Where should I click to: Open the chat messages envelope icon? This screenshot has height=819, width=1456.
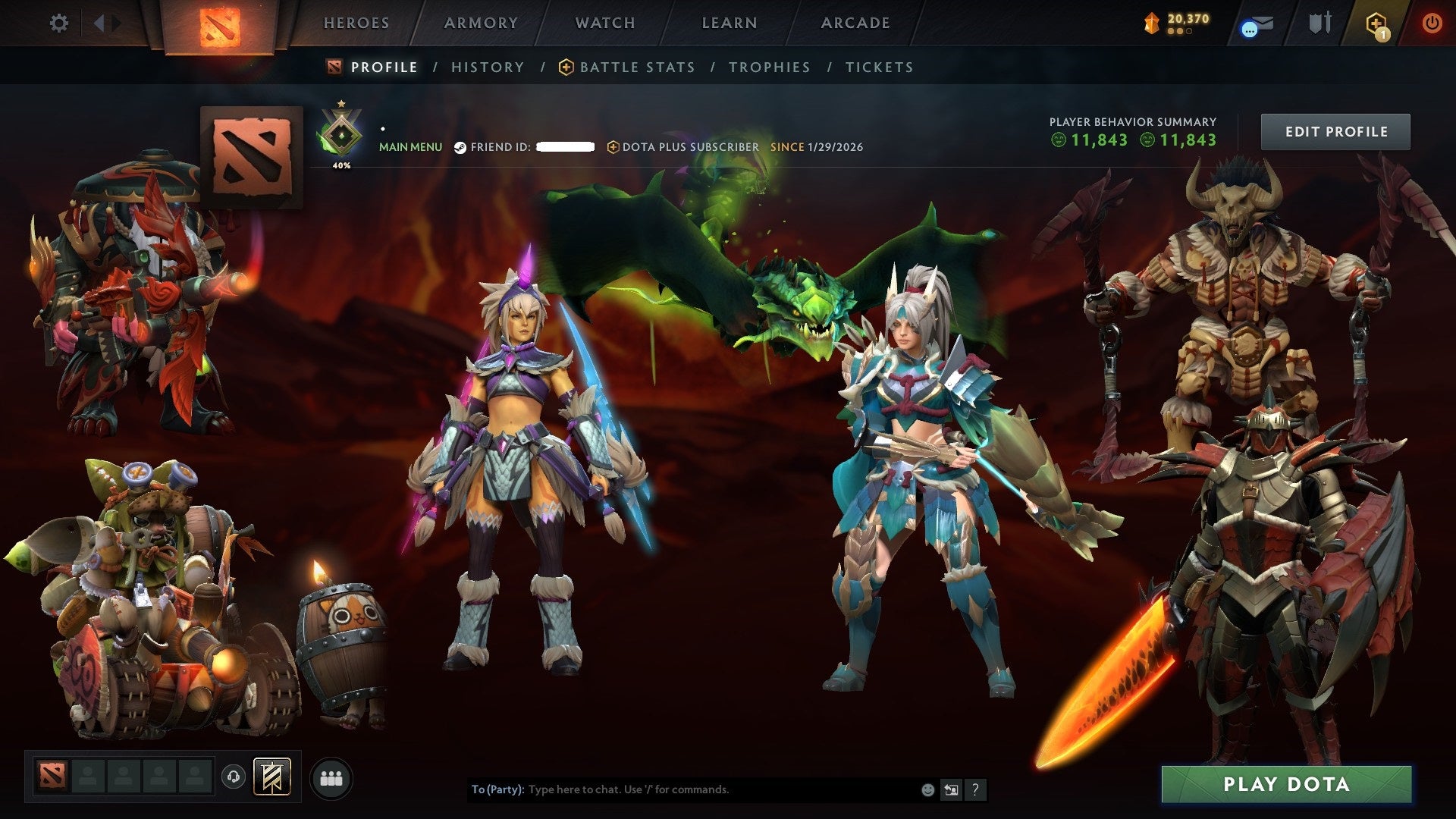(1260, 24)
